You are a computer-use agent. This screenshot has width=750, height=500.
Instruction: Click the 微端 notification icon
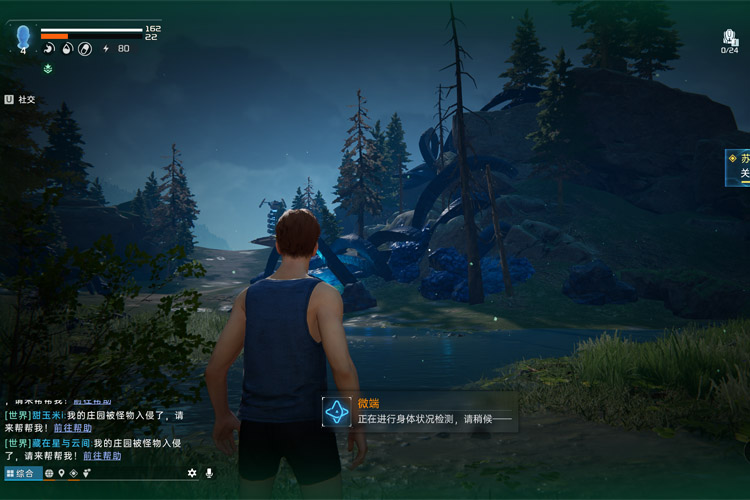[x=337, y=411]
